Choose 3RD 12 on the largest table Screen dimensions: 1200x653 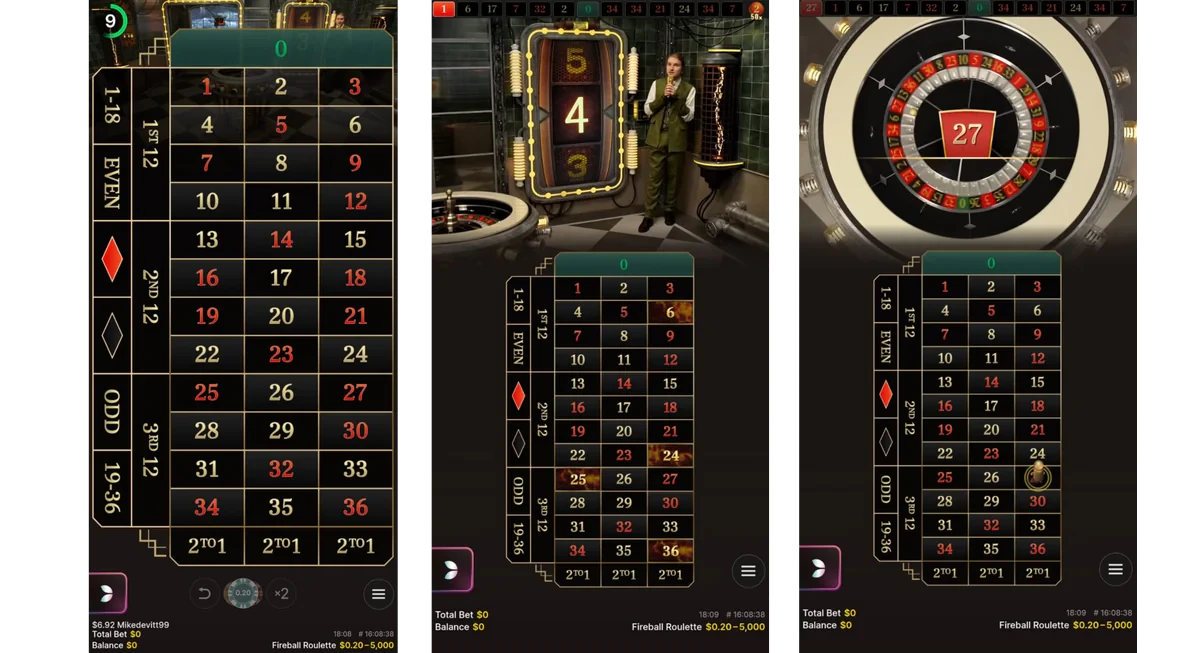(x=150, y=449)
